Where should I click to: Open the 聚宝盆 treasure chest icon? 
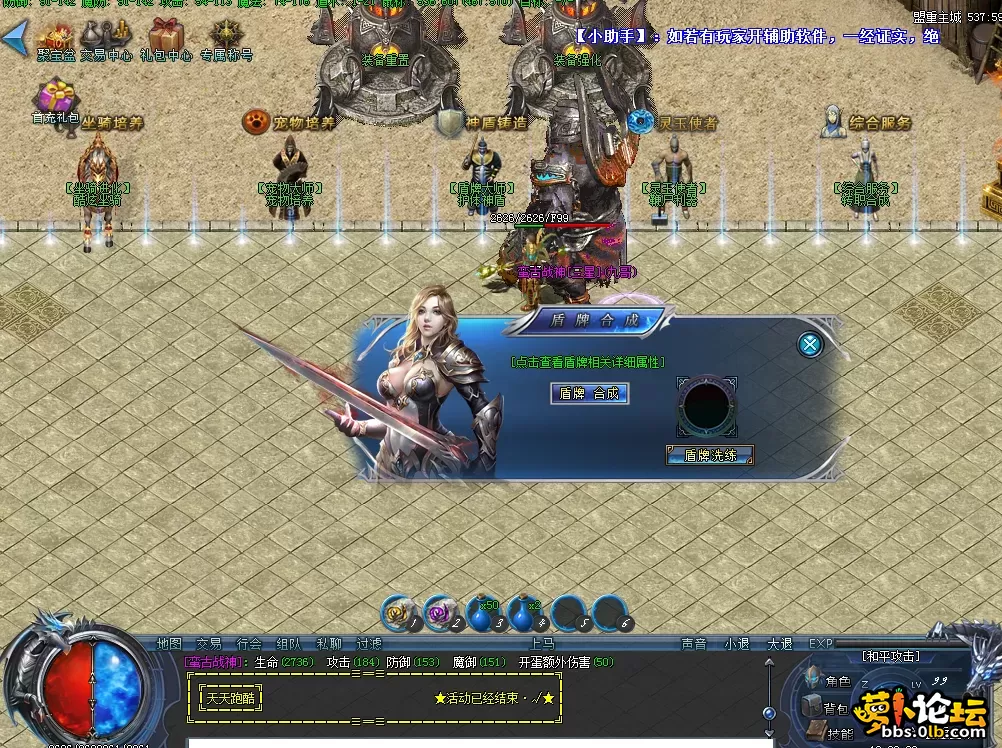tap(56, 41)
